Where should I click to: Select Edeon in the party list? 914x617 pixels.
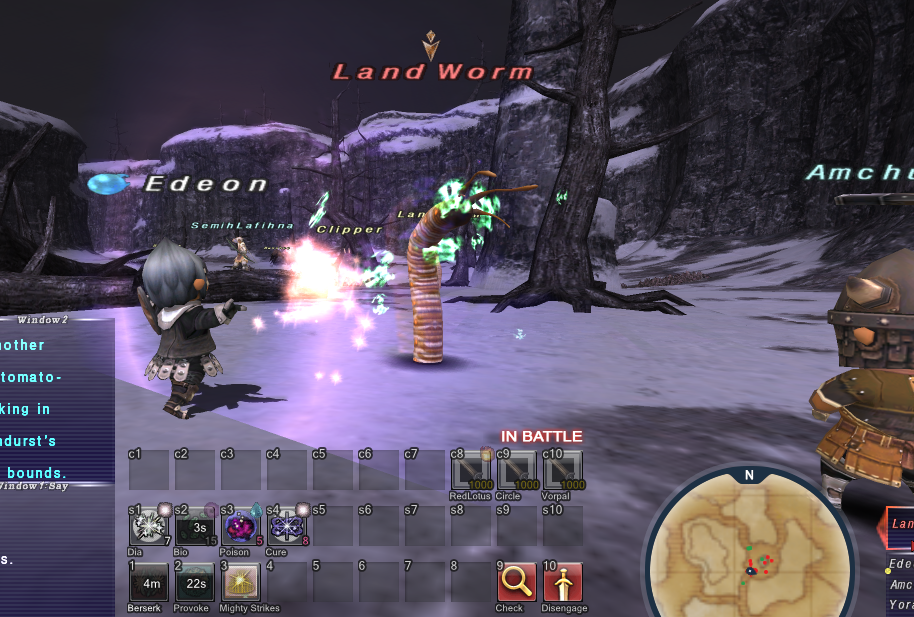point(901,564)
